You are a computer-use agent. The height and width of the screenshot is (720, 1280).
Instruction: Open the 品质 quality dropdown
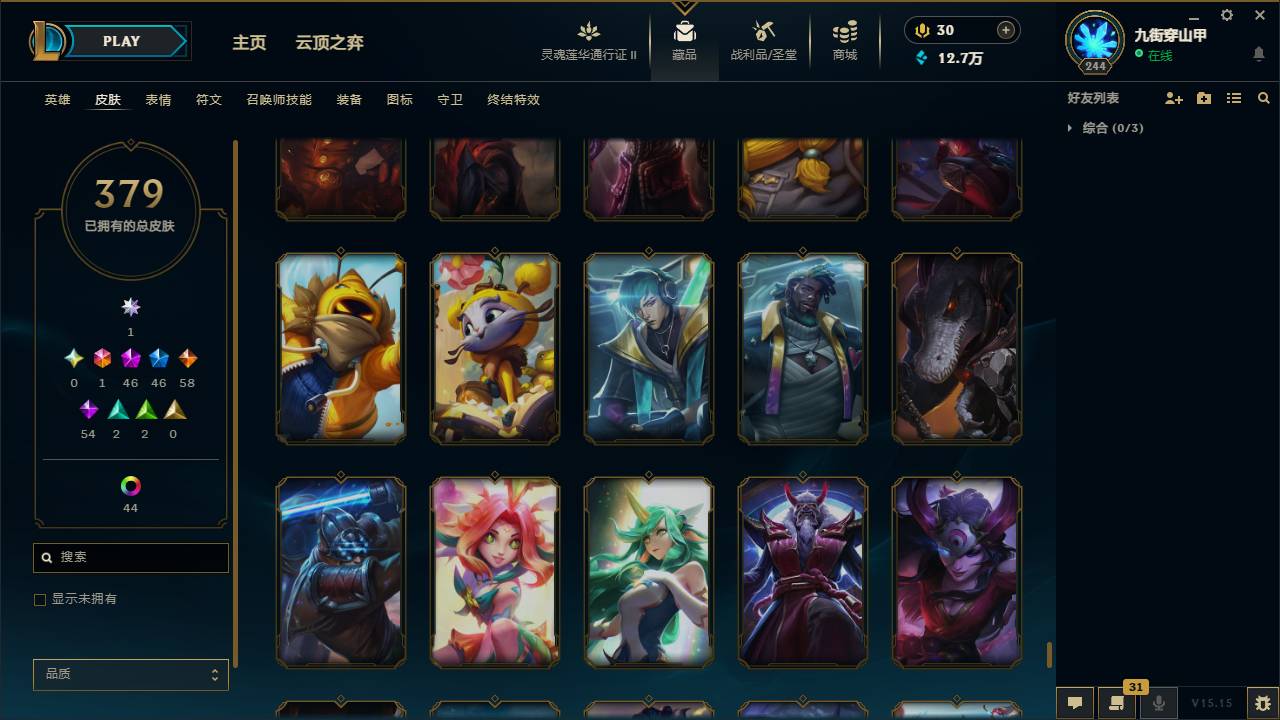[130, 674]
